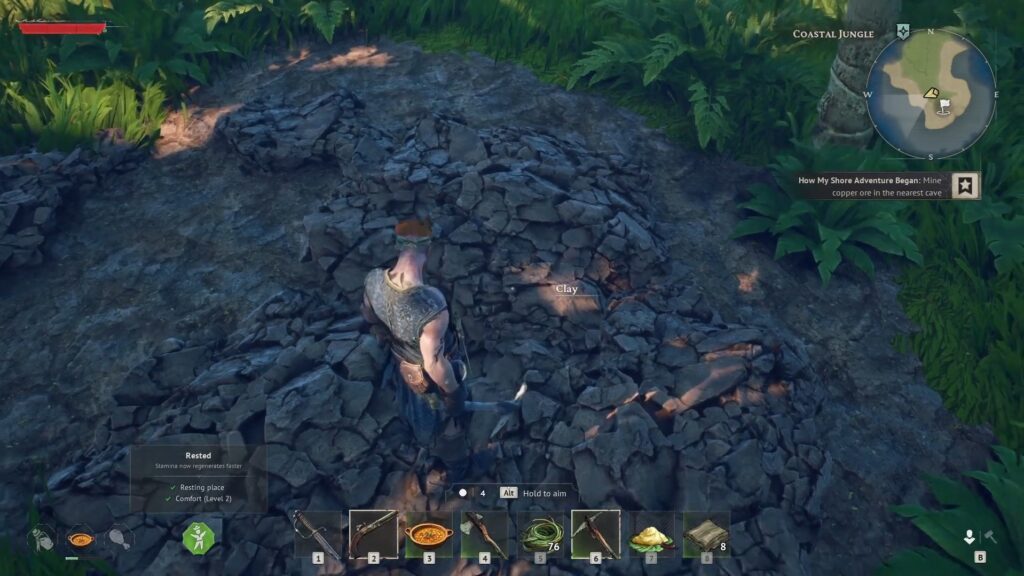Select the stew bowl hotbar slot
Image resolution: width=1024 pixels, height=576 pixels.
point(429,533)
